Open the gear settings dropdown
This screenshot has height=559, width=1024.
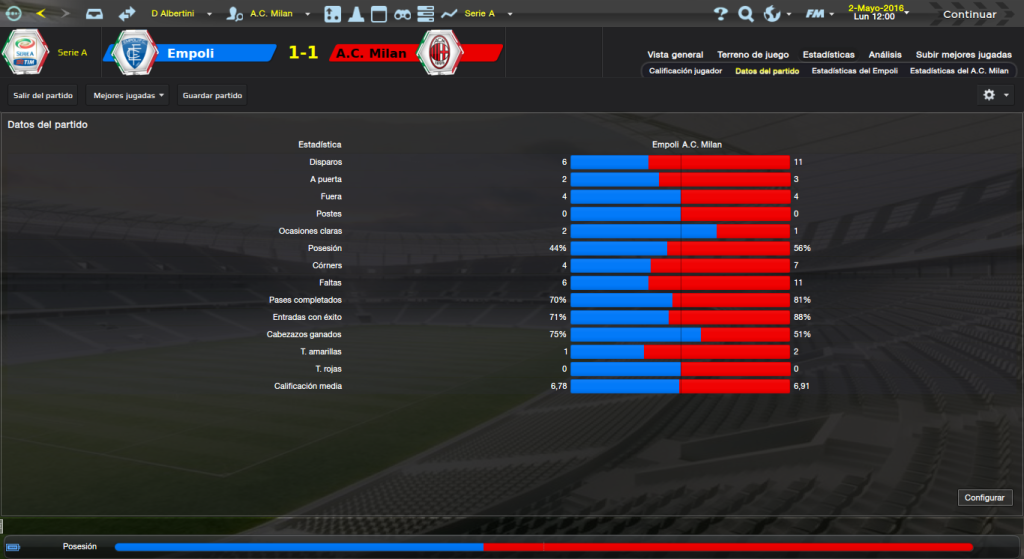click(x=994, y=95)
